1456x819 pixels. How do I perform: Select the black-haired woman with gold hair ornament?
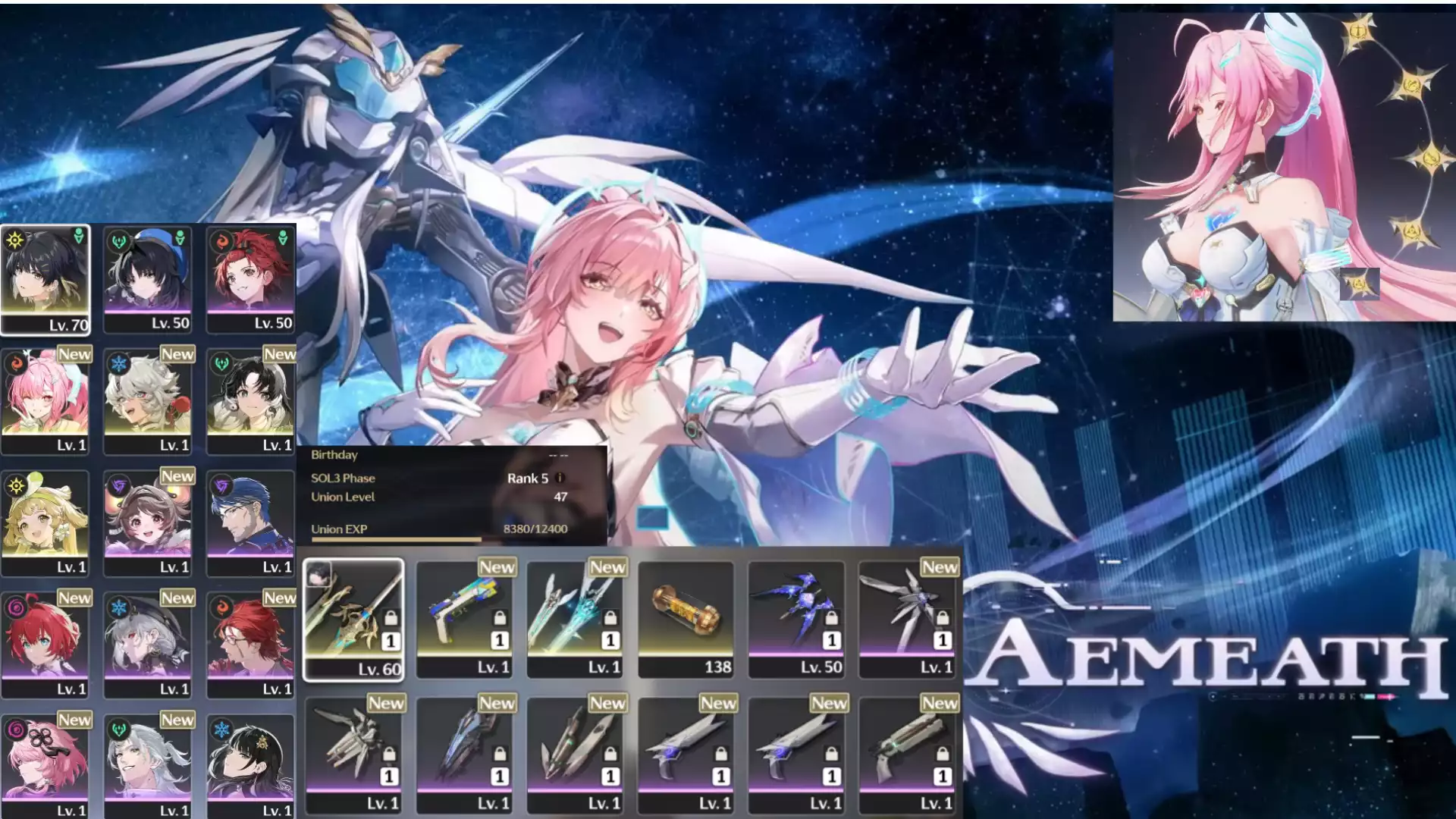coord(250,764)
